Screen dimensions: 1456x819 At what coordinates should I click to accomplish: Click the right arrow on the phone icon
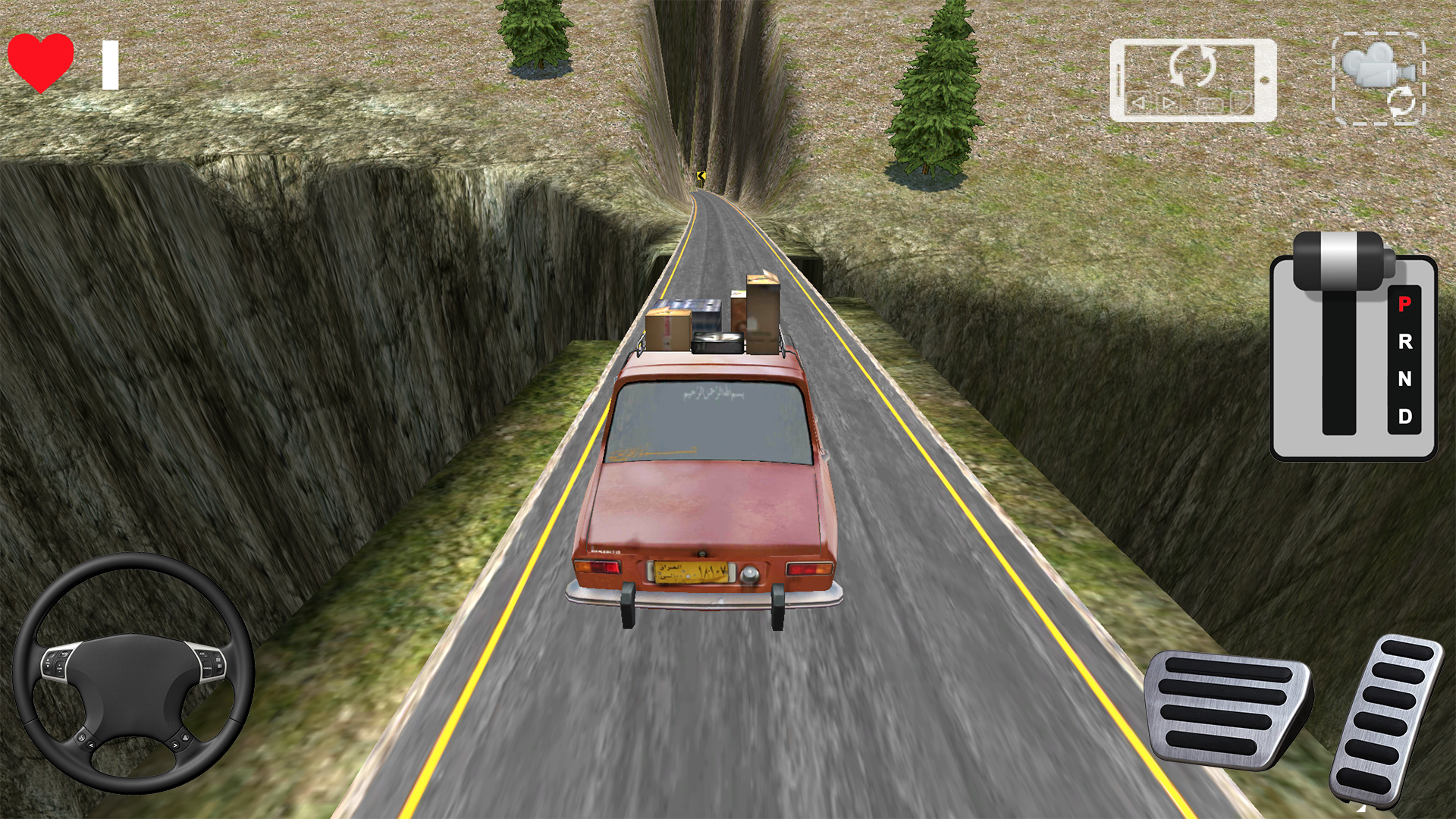pos(1170,103)
